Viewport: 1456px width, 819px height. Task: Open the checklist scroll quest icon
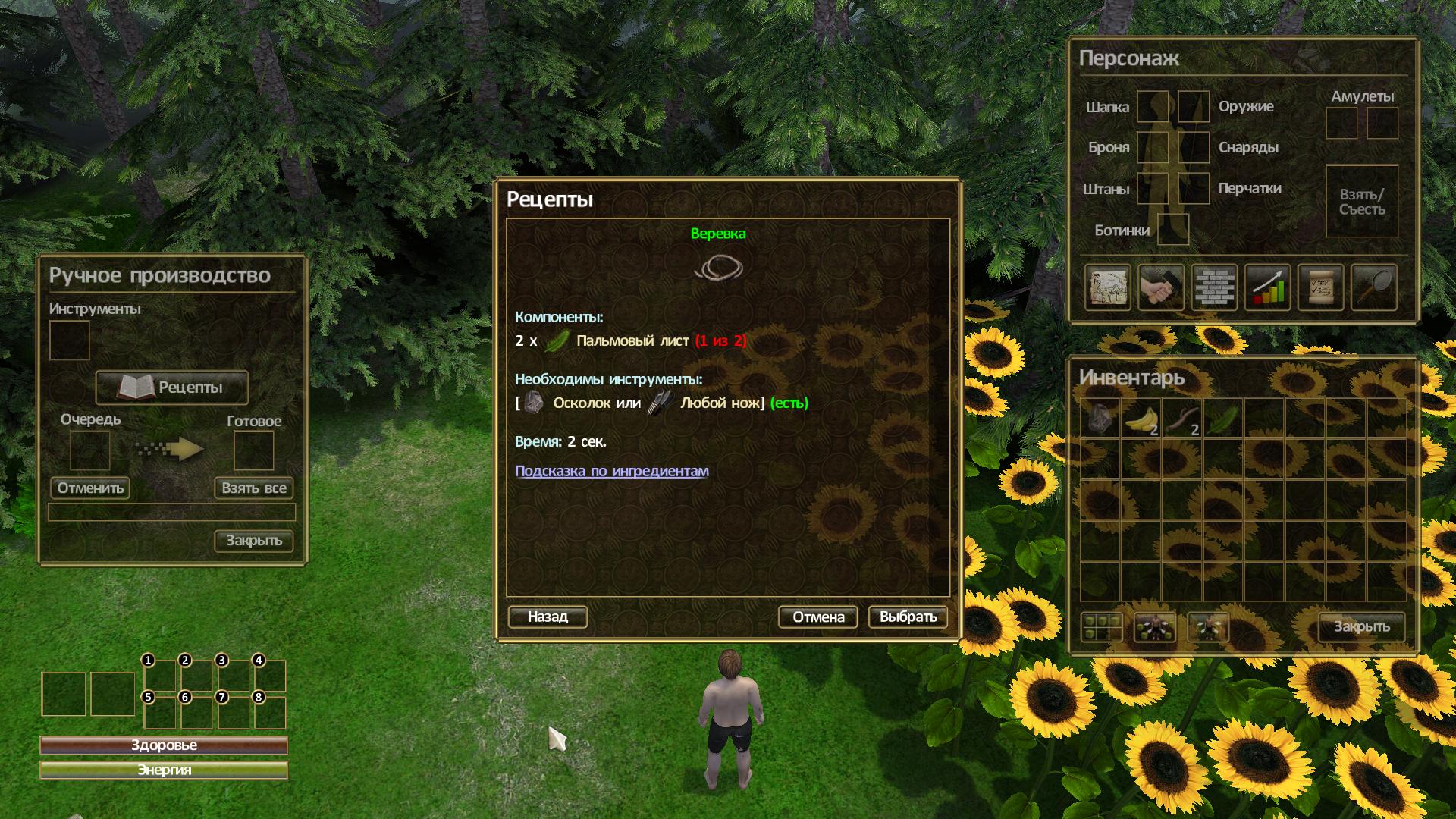pos(1319,287)
